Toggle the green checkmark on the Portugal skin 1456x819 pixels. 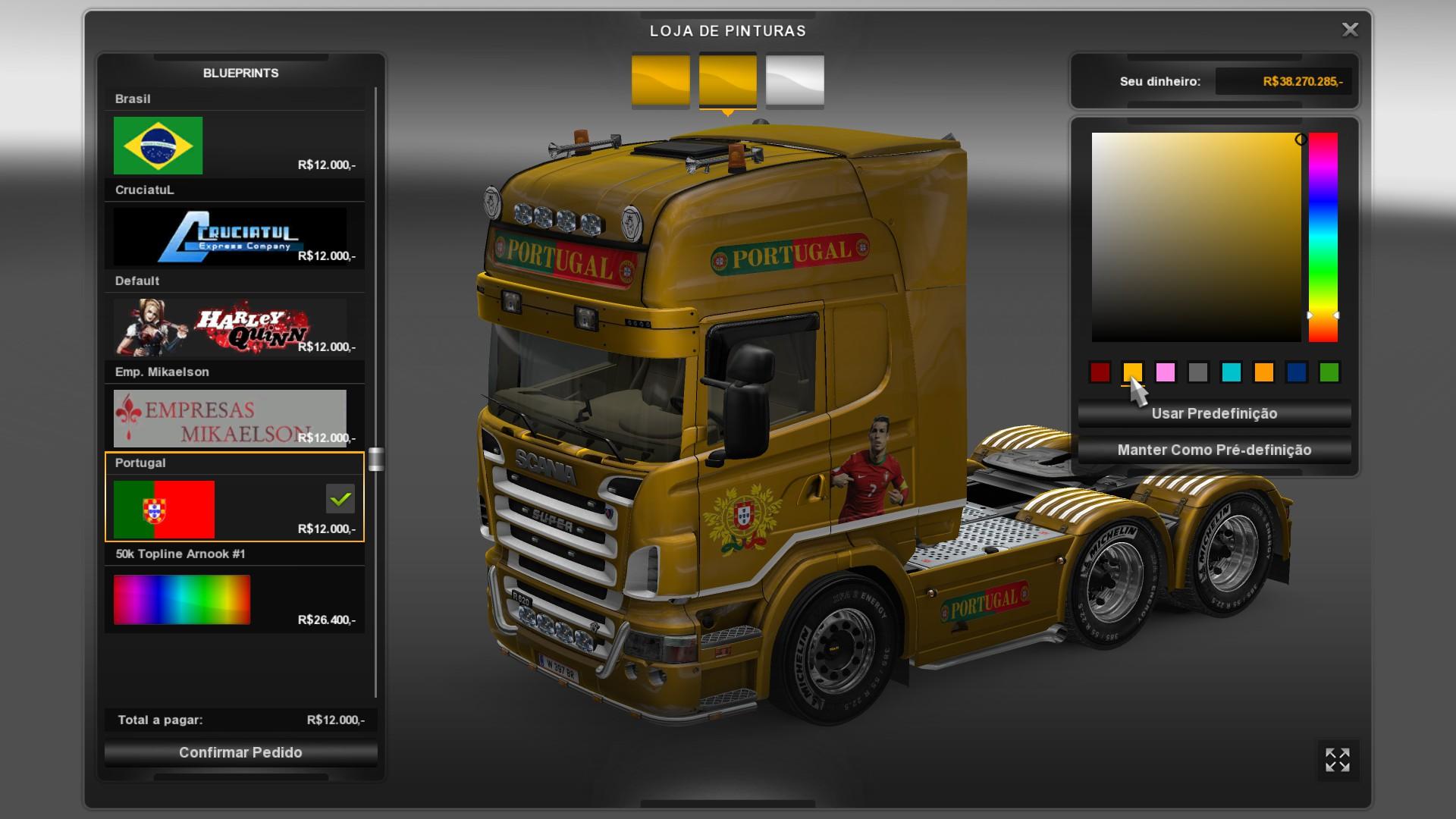[x=339, y=498]
